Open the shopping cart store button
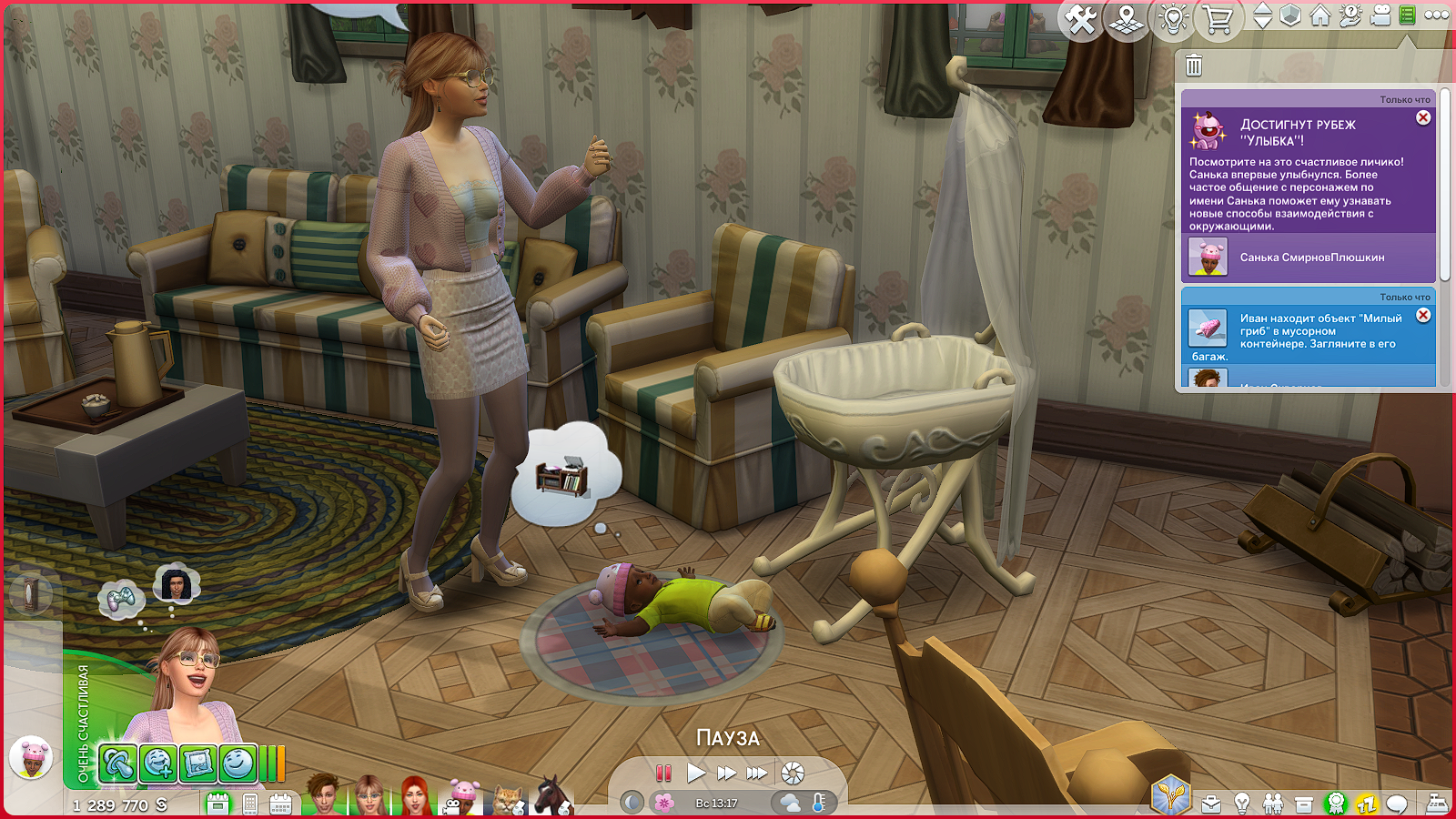 pyautogui.click(x=1218, y=19)
